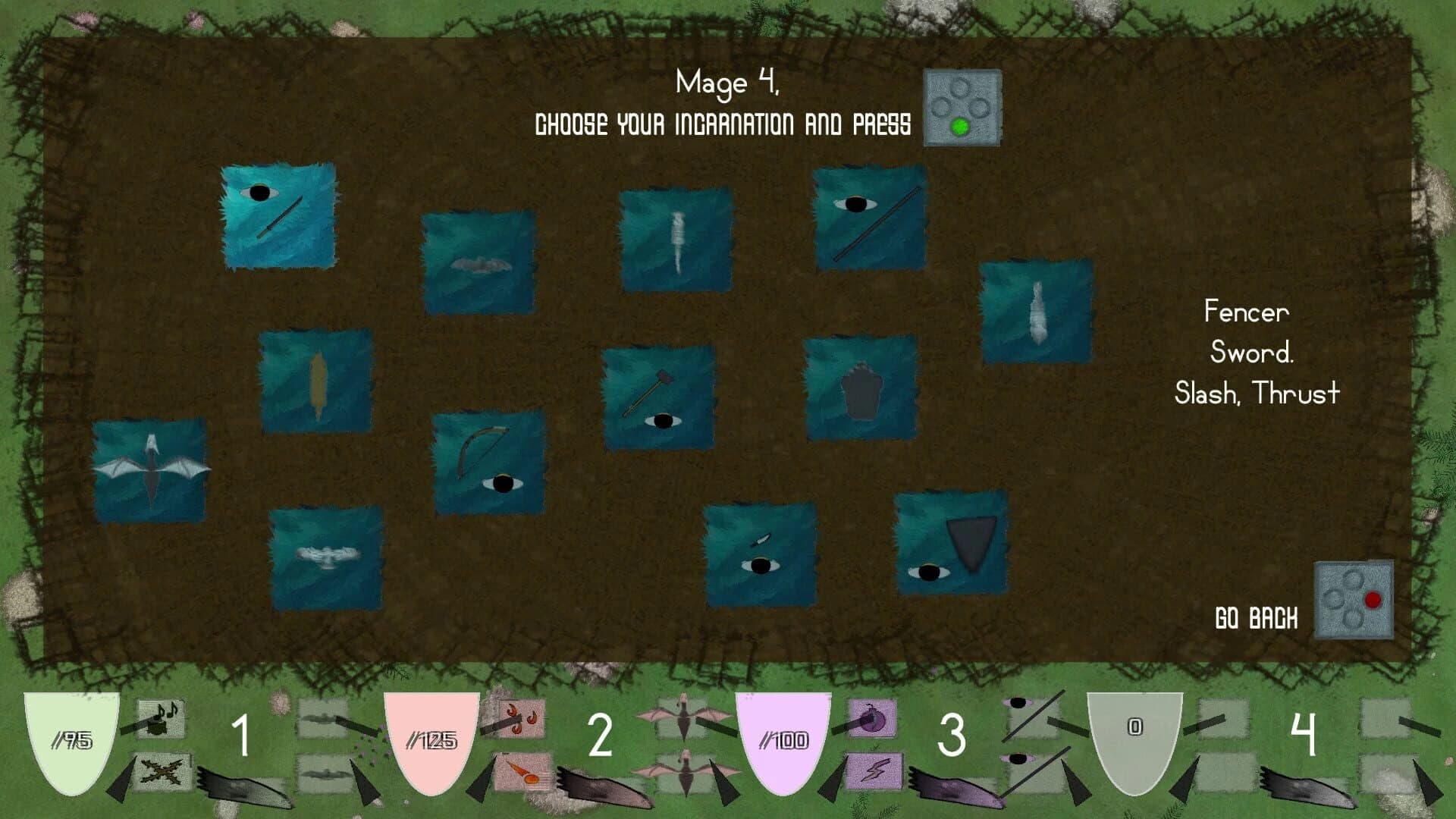Select the diving spirit incarnation near Fencer text
This screenshot has width=1456, height=819.
pos(1037,309)
